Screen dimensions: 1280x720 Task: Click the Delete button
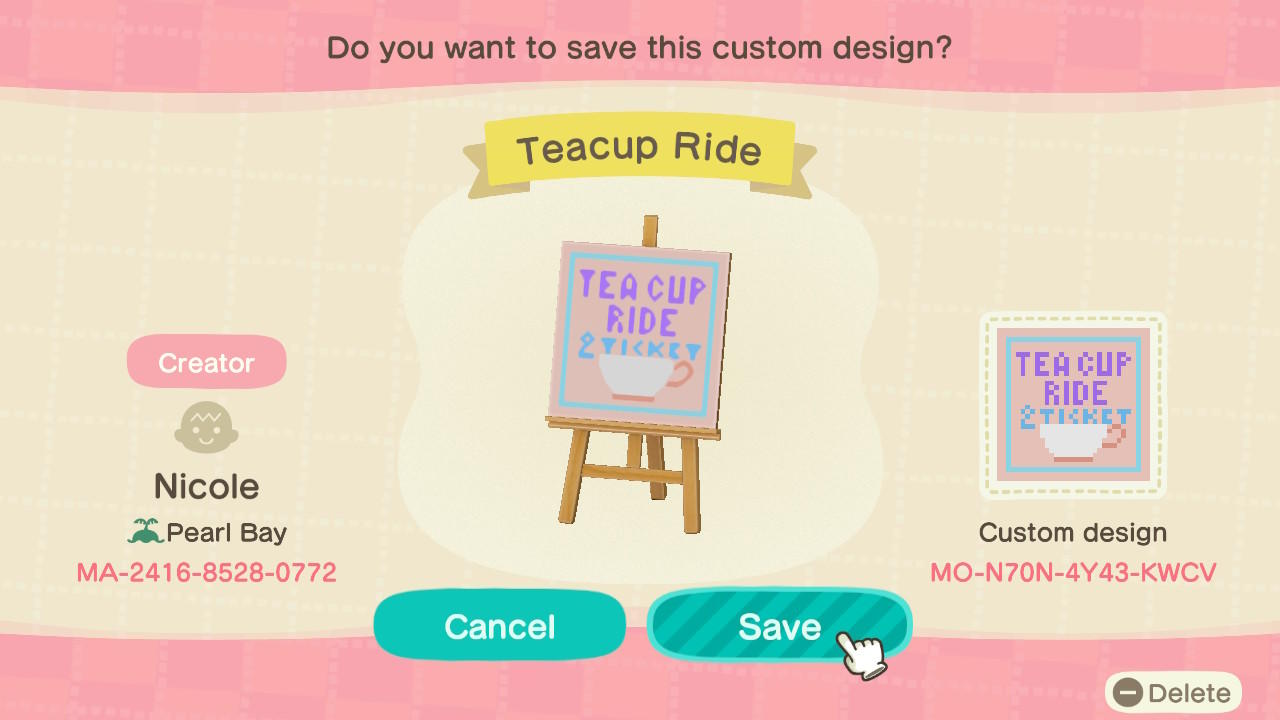pos(1172,692)
